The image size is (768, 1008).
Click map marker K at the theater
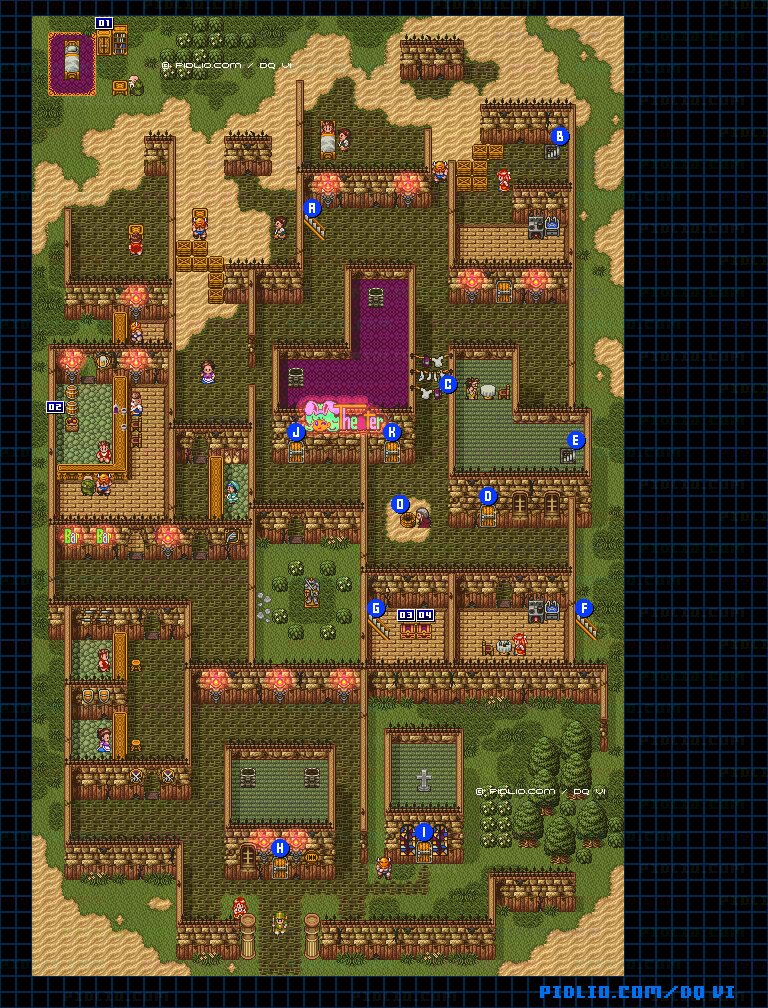[x=392, y=432]
